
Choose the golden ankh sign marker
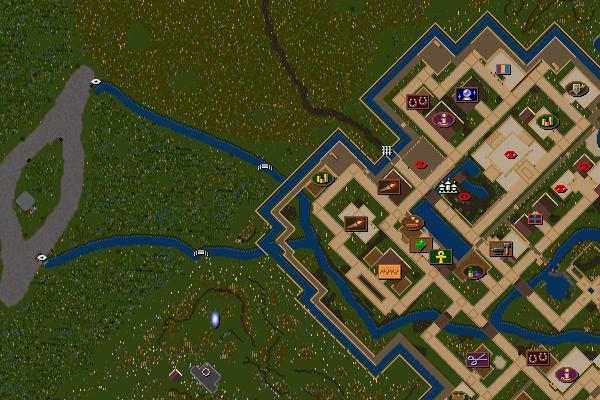(x=442, y=257)
